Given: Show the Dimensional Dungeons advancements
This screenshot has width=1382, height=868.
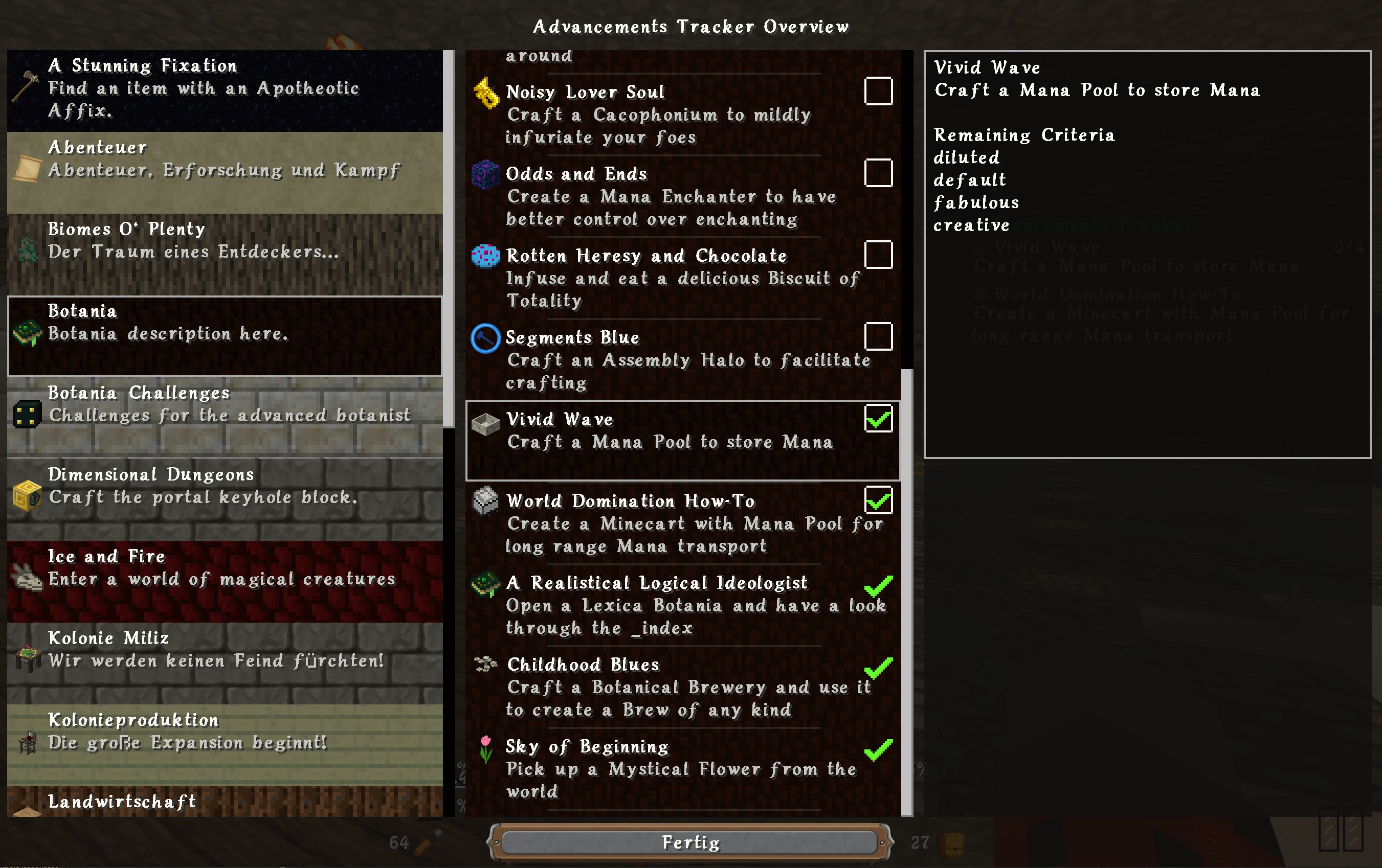Looking at the screenshot, I should click(225, 498).
